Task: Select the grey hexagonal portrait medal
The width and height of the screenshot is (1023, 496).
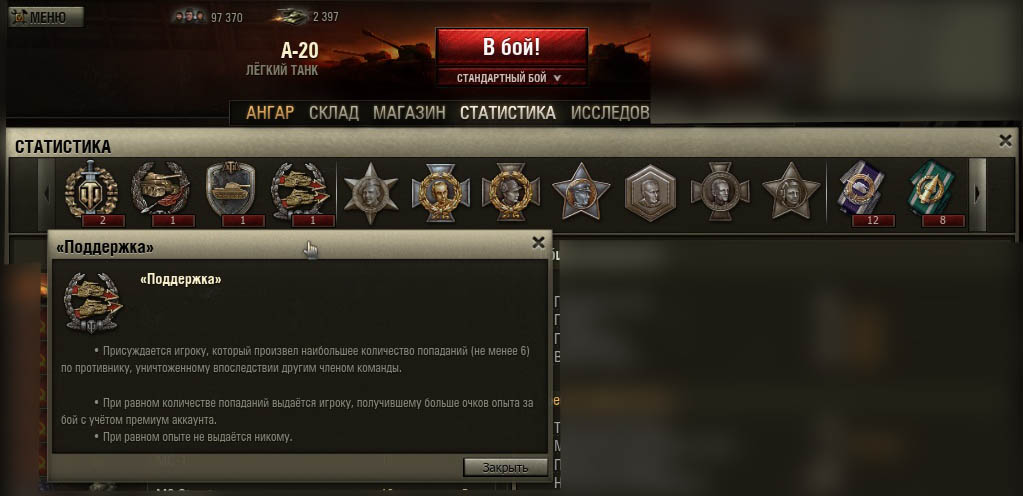Action: pyautogui.click(x=650, y=190)
